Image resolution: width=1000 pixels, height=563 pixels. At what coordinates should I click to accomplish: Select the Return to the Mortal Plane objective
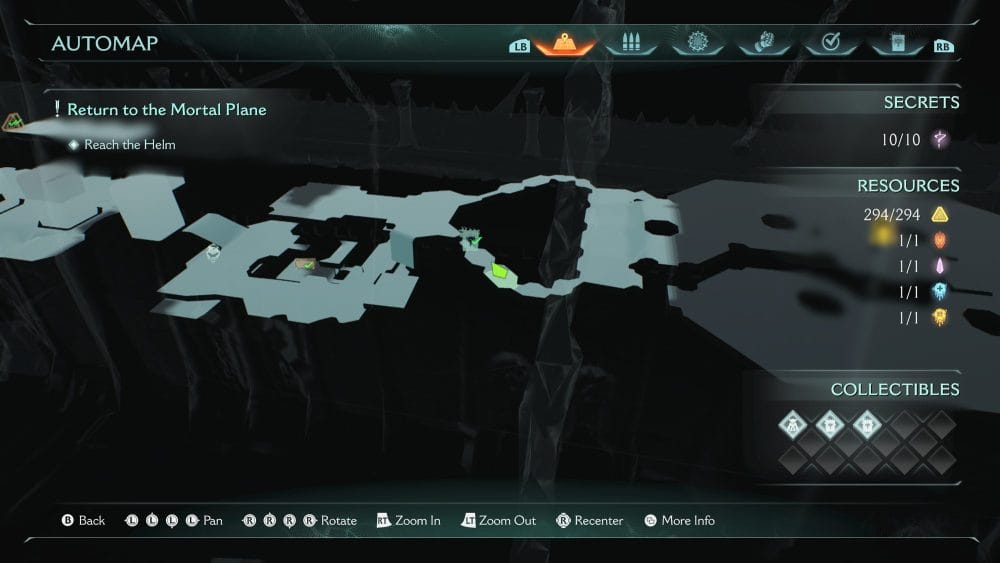coord(165,110)
